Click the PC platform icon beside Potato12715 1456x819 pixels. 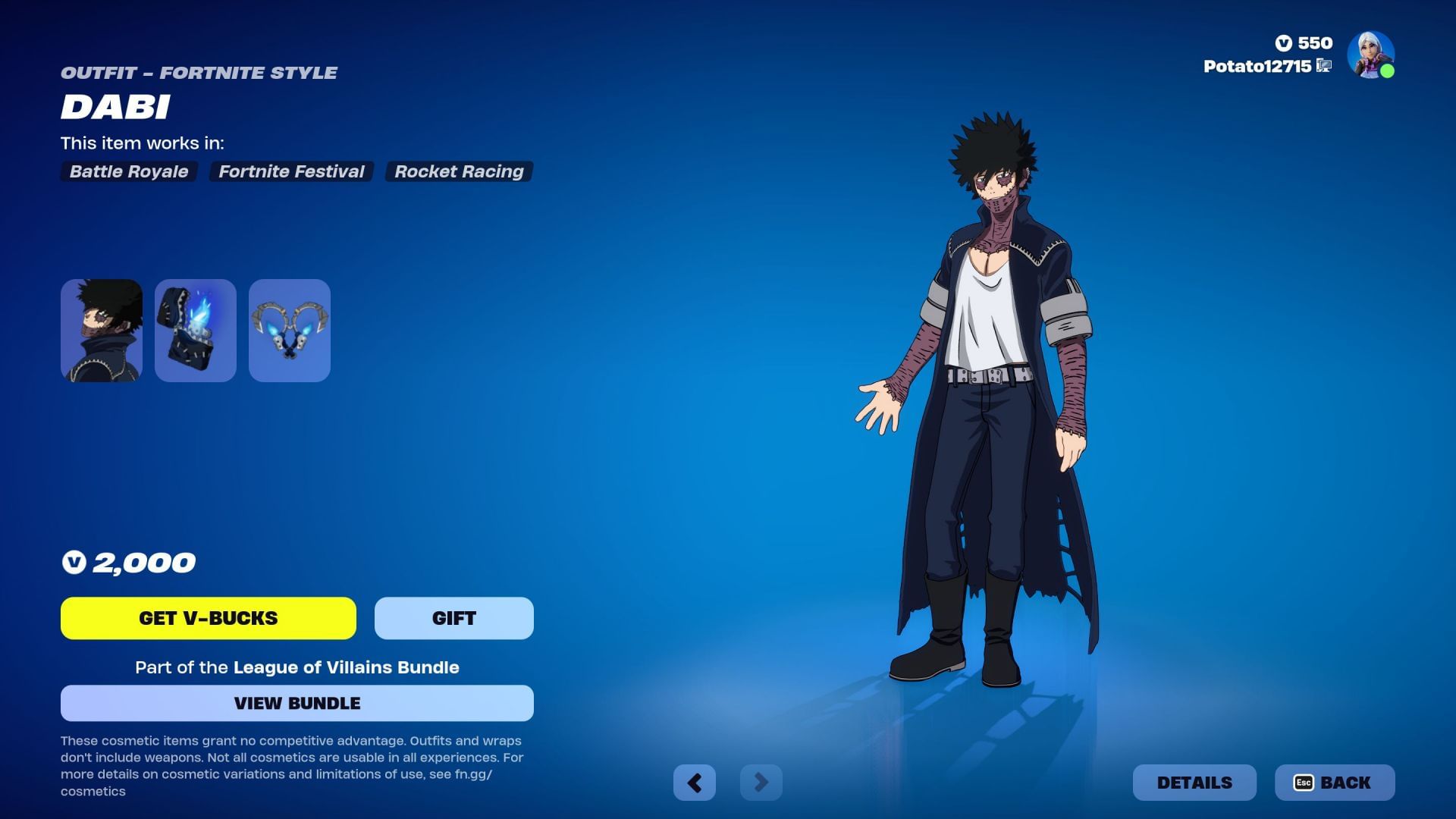click(1323, 67)
